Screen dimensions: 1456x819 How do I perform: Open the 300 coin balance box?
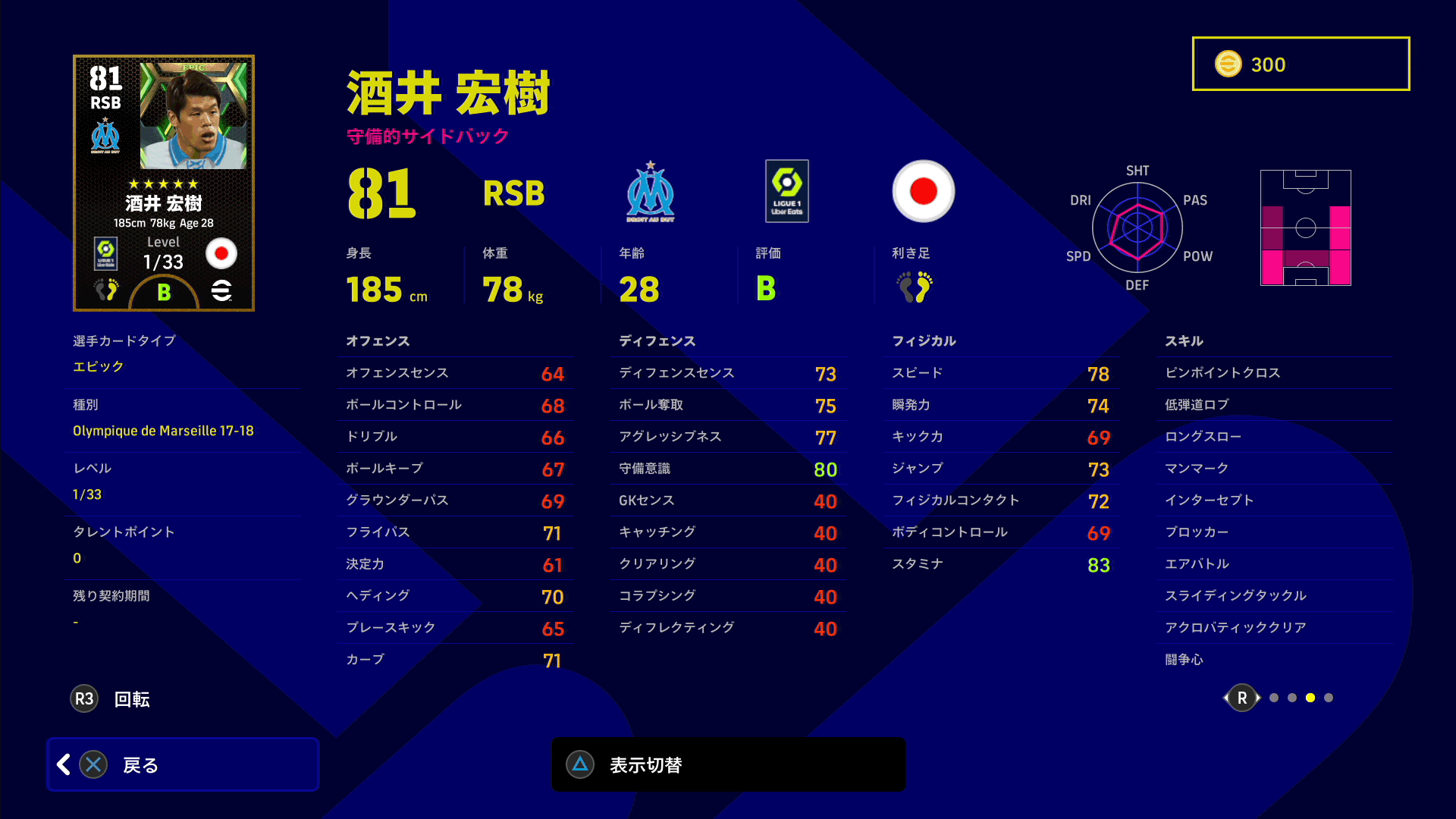point(1301,64)
